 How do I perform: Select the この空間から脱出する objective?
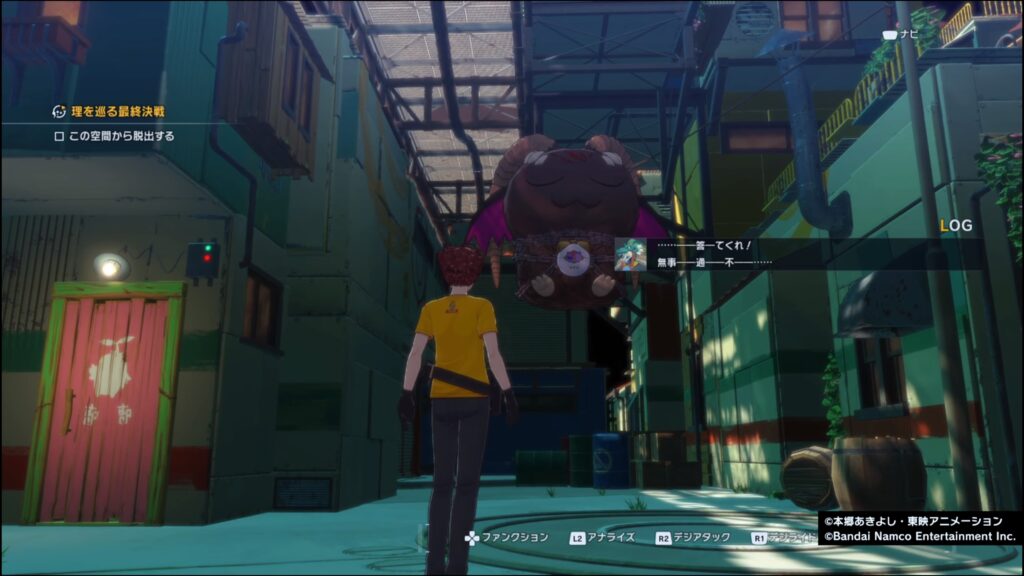pyautogui.click(x=114, y=136)
